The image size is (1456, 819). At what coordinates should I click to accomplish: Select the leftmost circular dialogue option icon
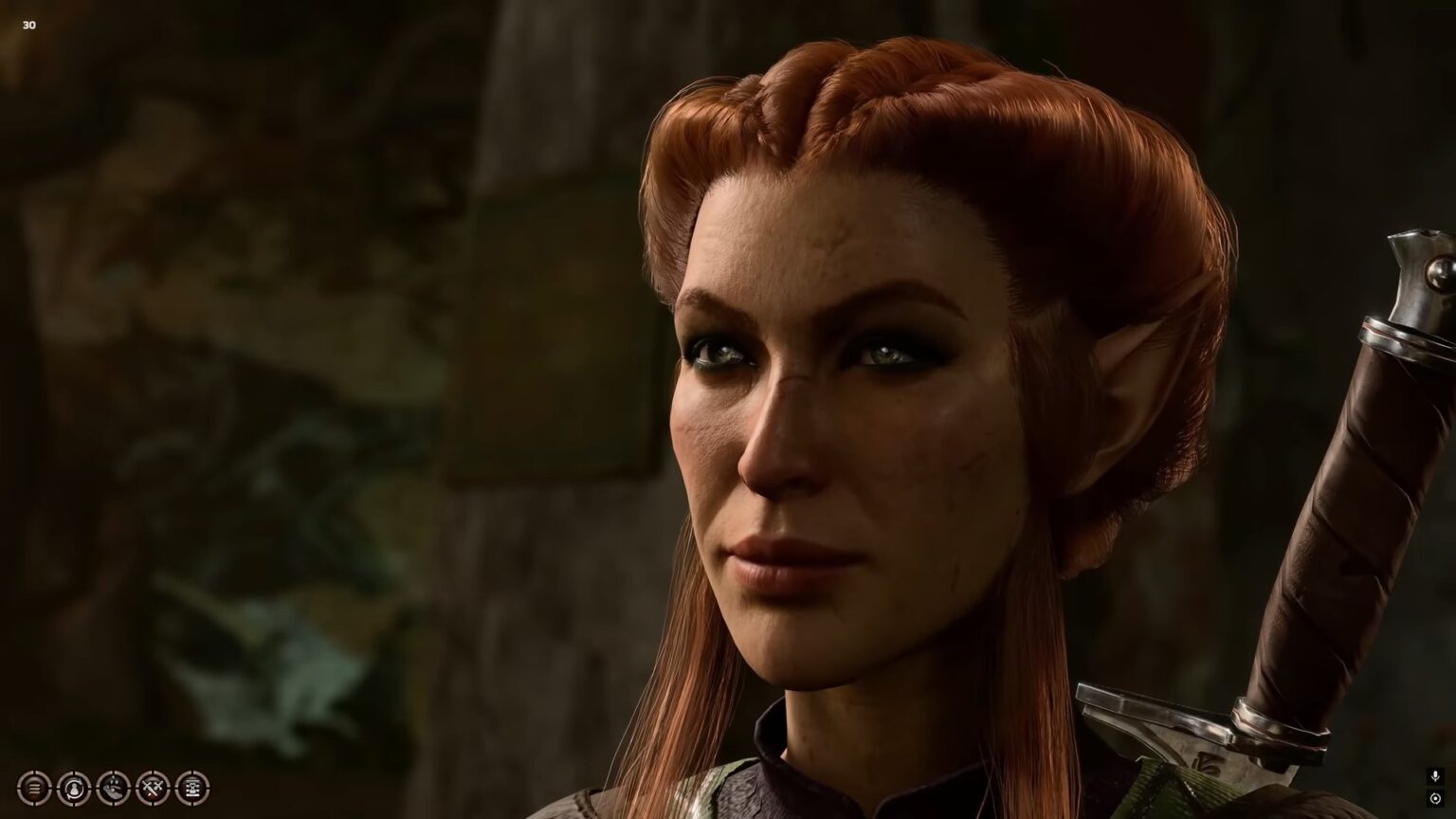click(33, 787)
